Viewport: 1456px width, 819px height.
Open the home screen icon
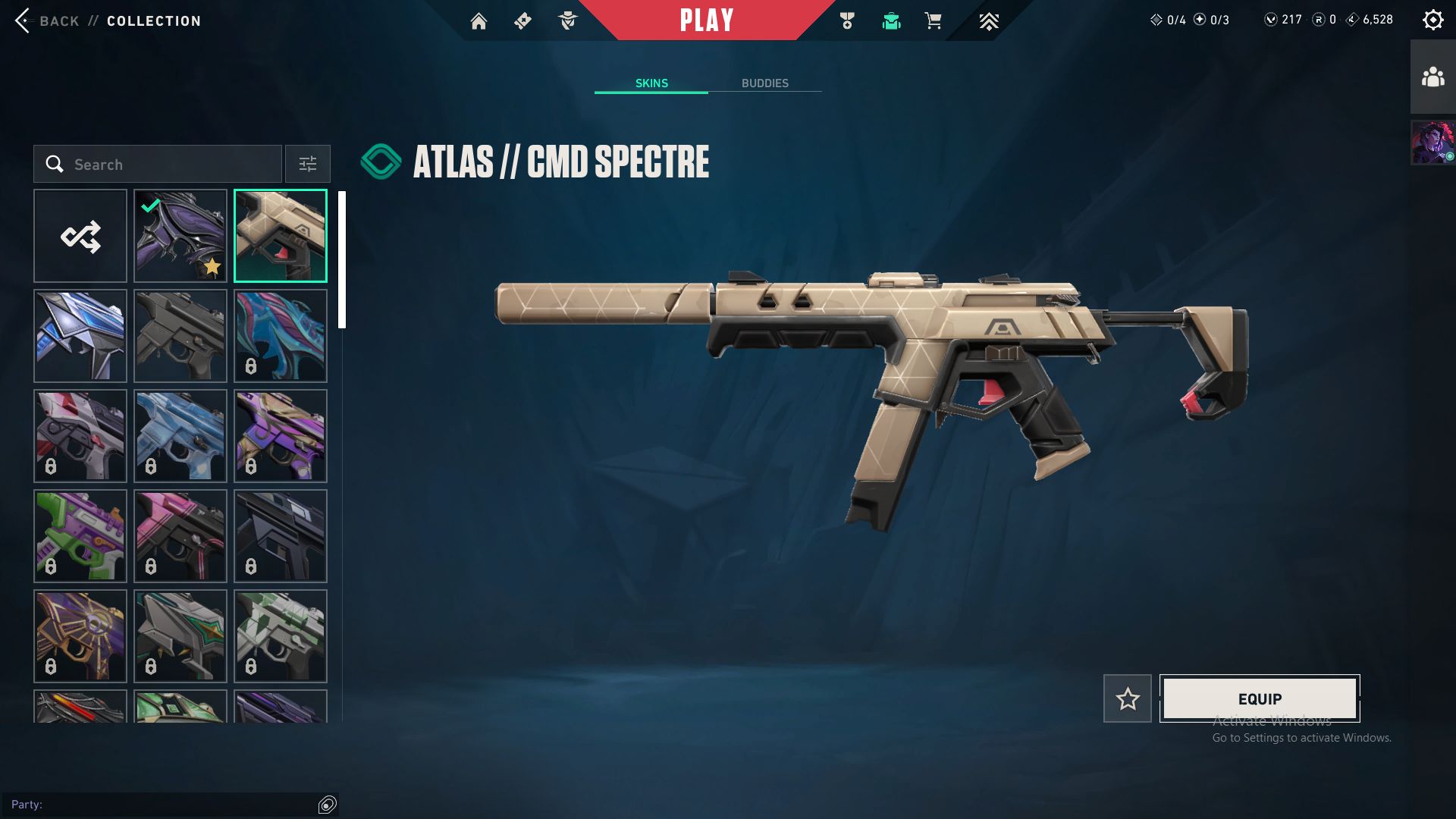point(479,21)
